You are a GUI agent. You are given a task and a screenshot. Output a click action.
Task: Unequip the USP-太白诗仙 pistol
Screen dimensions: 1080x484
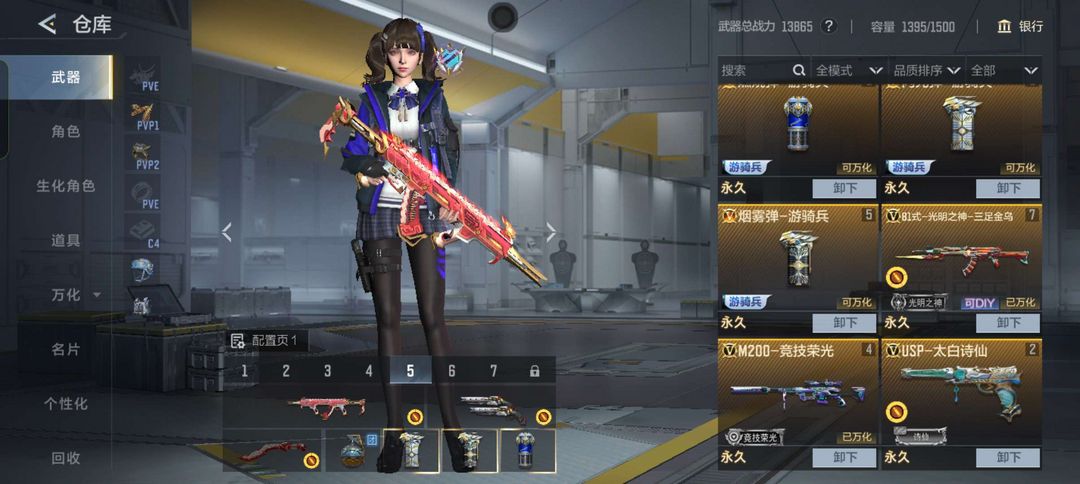(1010, 457)
